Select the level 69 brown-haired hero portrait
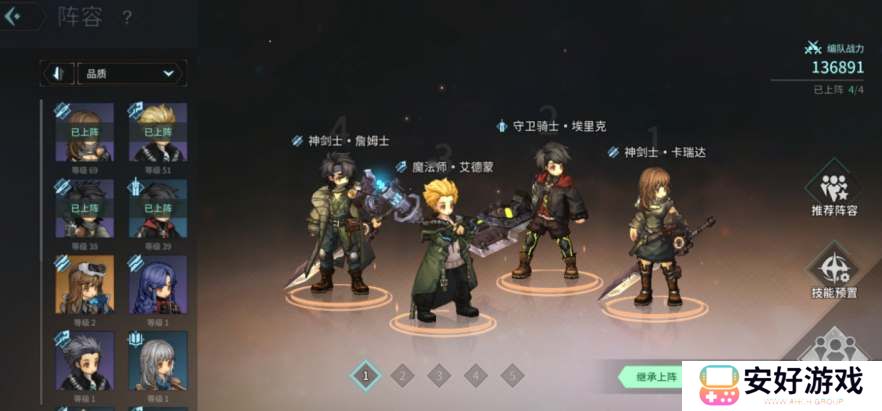Image resolution: width=882 pixels, height=411 pixels. point(85,132)
